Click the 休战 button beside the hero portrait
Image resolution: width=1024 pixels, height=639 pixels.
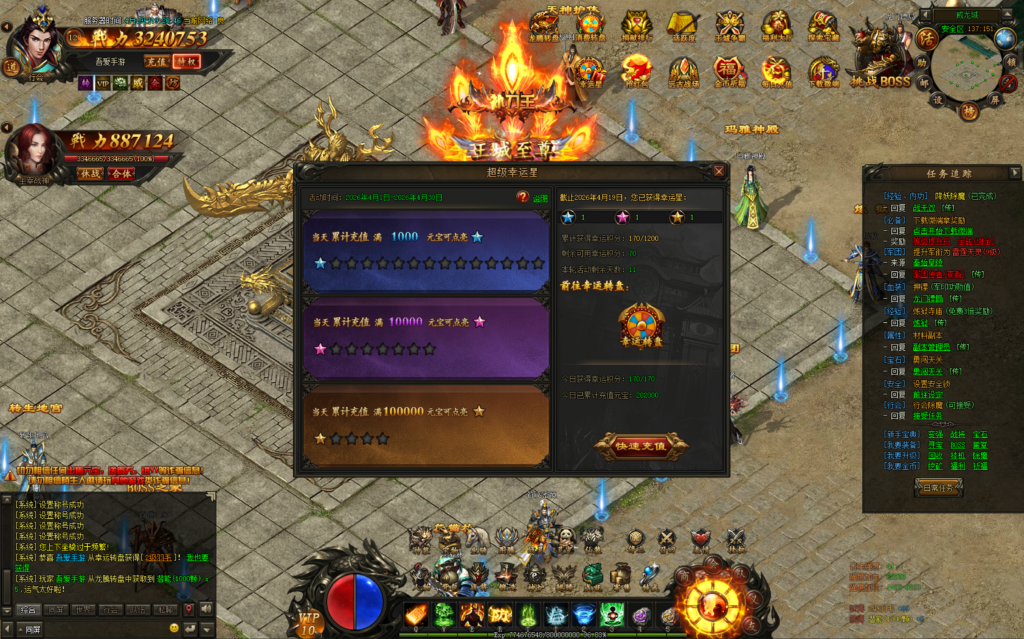point(90,173)
